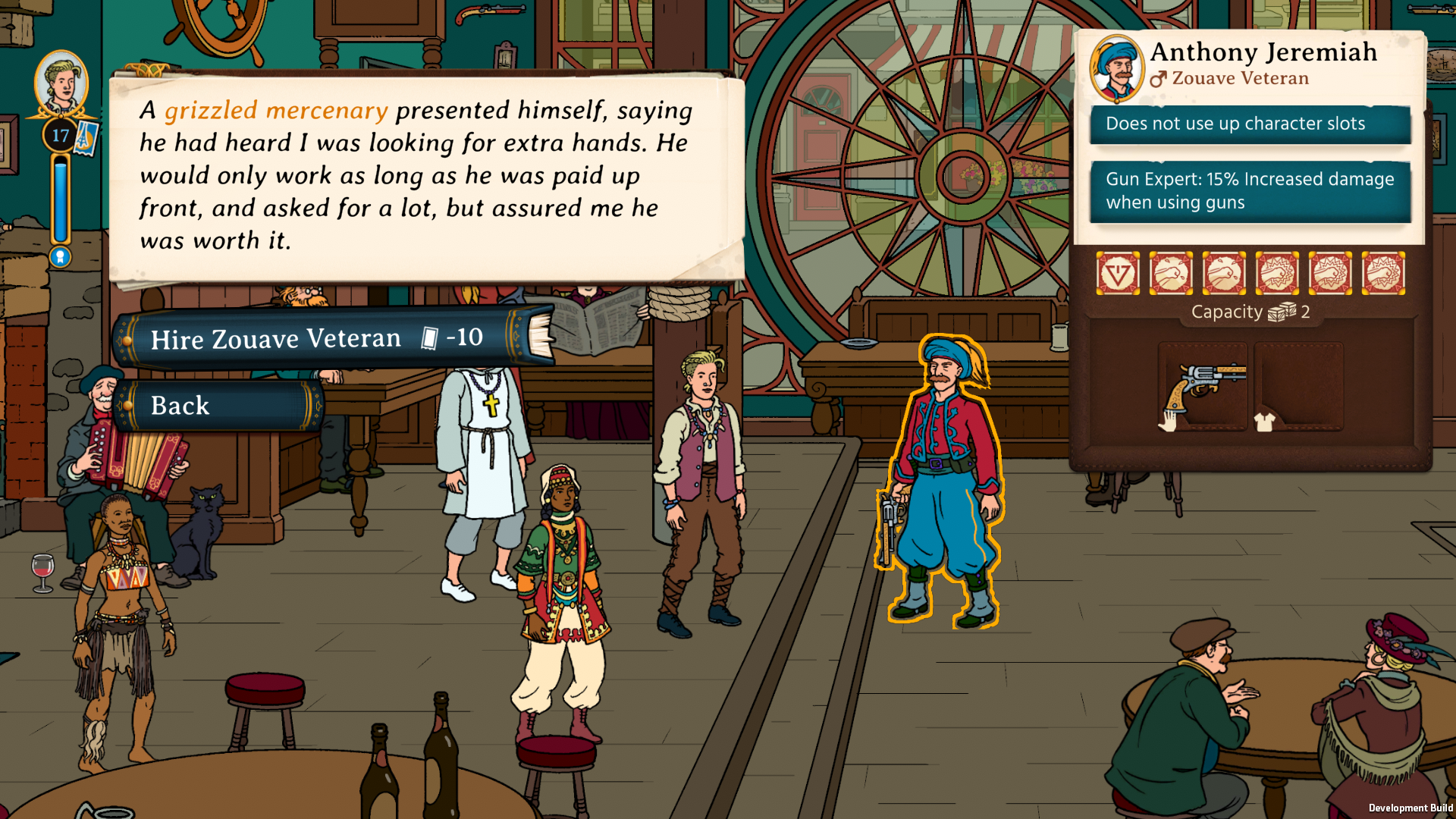This screenshot has width=1456, height=819.
Task: Click the red triangle die icon
Action: point(1118,274)
